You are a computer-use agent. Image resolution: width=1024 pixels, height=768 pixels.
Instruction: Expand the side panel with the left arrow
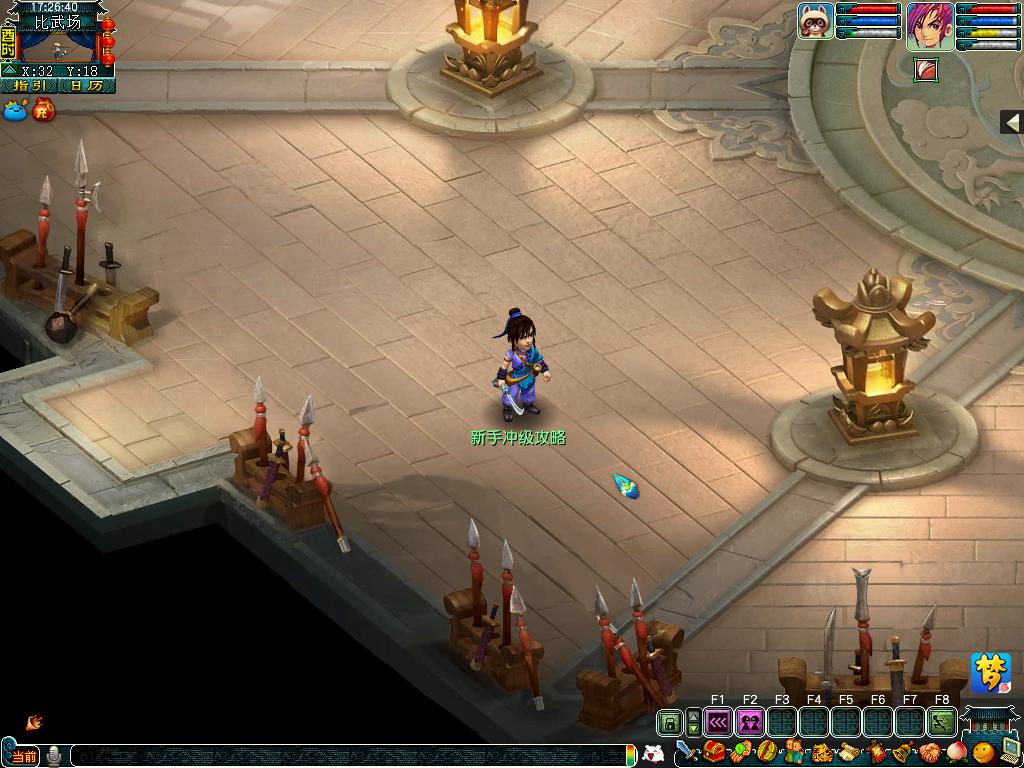click(x=1011, y=122)
